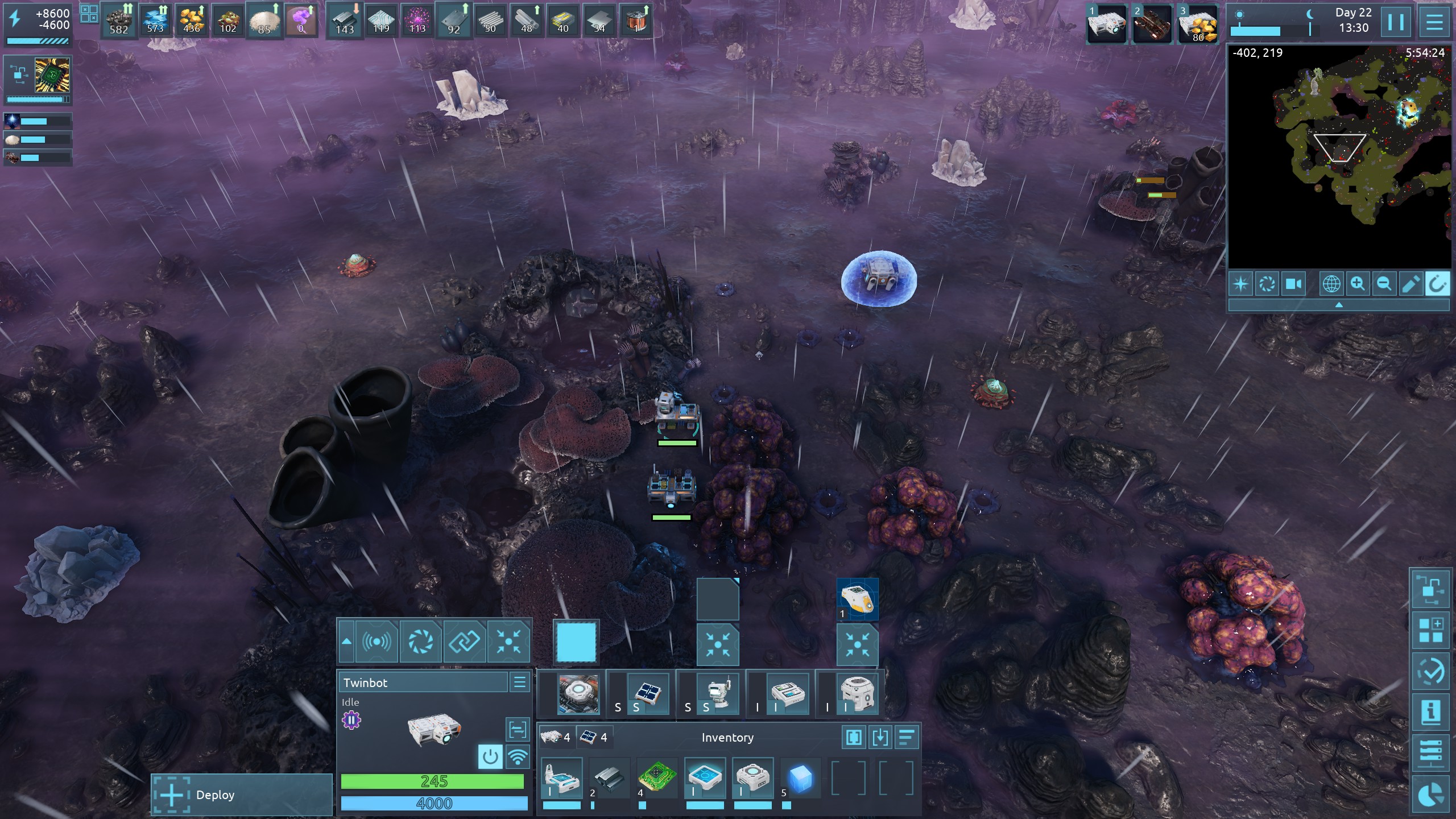This screenshot has height=819, width=1456.
Task: Click the solar panel component slot
Action: click(x=647, y=693)
